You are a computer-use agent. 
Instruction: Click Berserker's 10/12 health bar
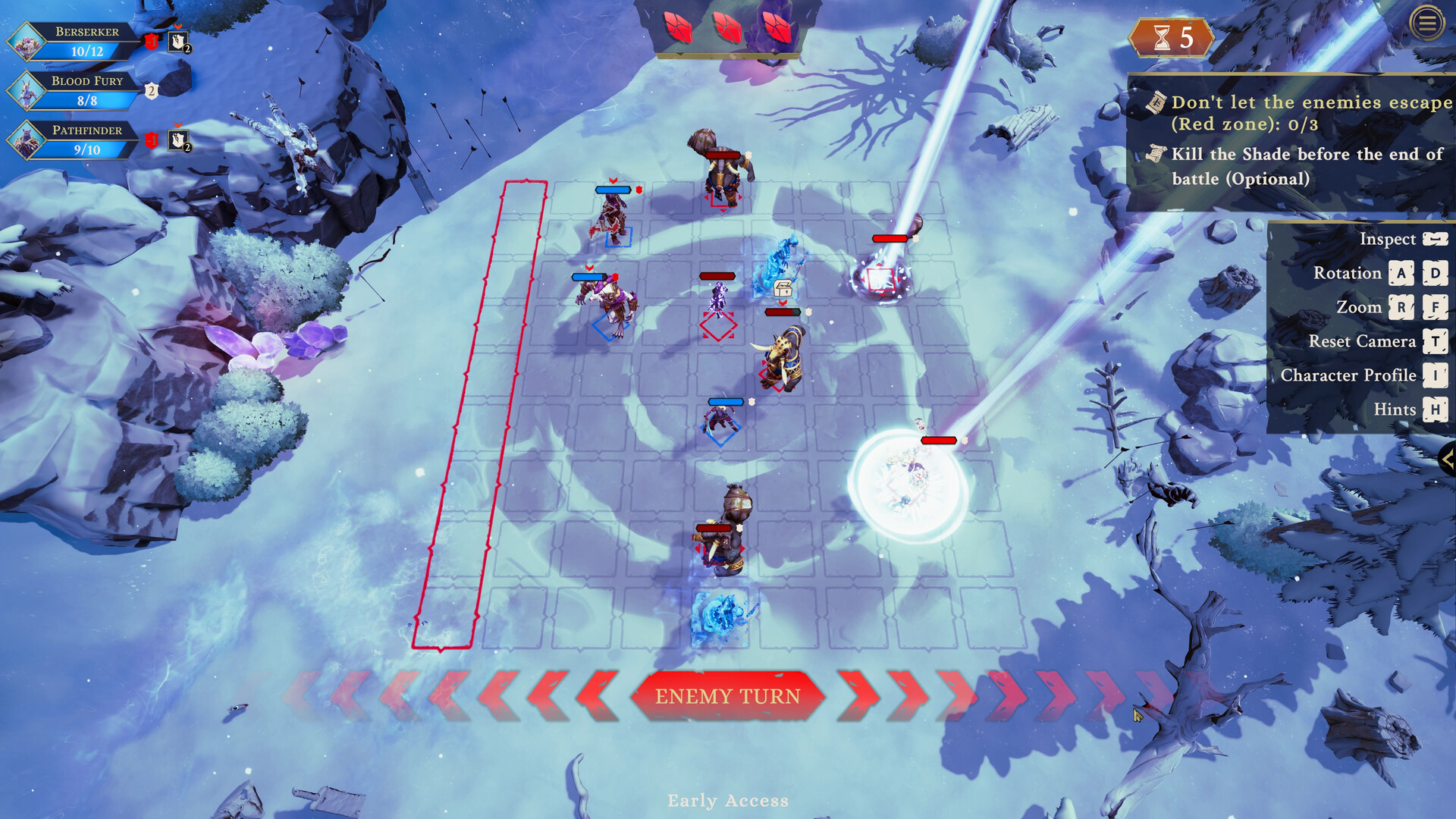tap(87, 52)
